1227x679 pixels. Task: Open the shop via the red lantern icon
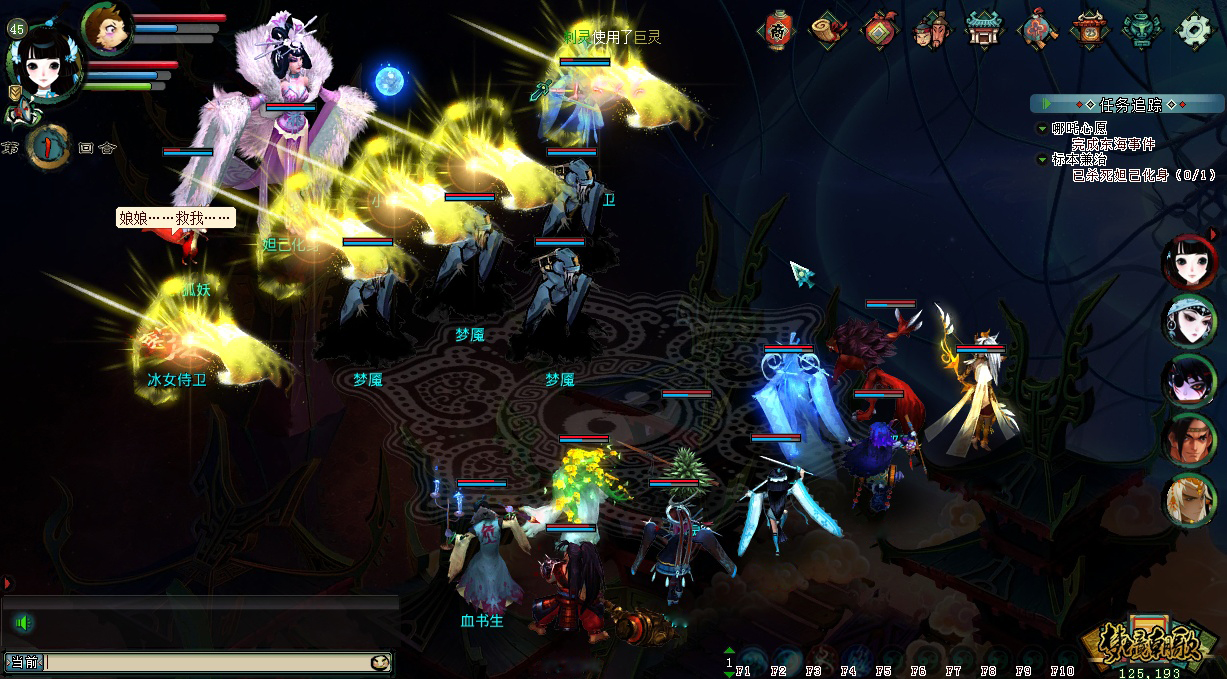778,29
